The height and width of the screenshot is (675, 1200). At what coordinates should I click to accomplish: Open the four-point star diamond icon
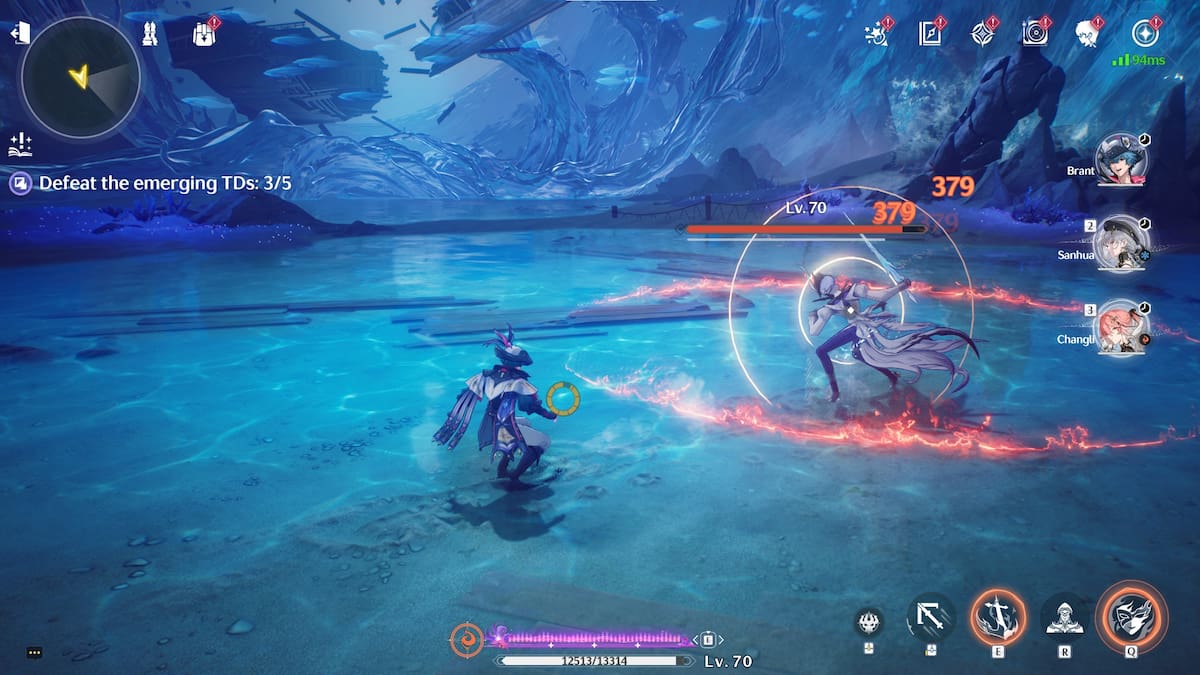click(985, 33)
